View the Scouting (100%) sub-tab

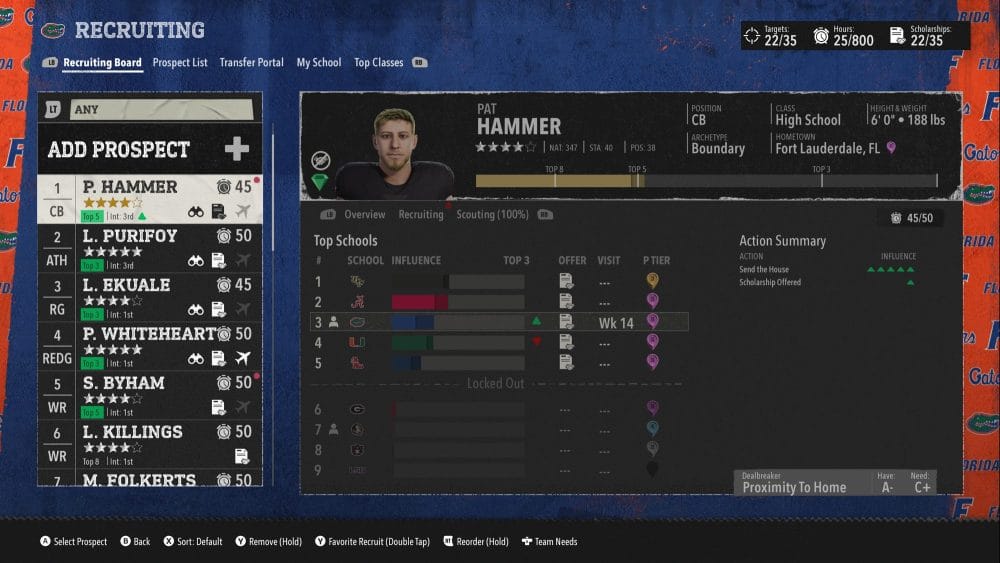pyautogui.click(x=492, y=215)
